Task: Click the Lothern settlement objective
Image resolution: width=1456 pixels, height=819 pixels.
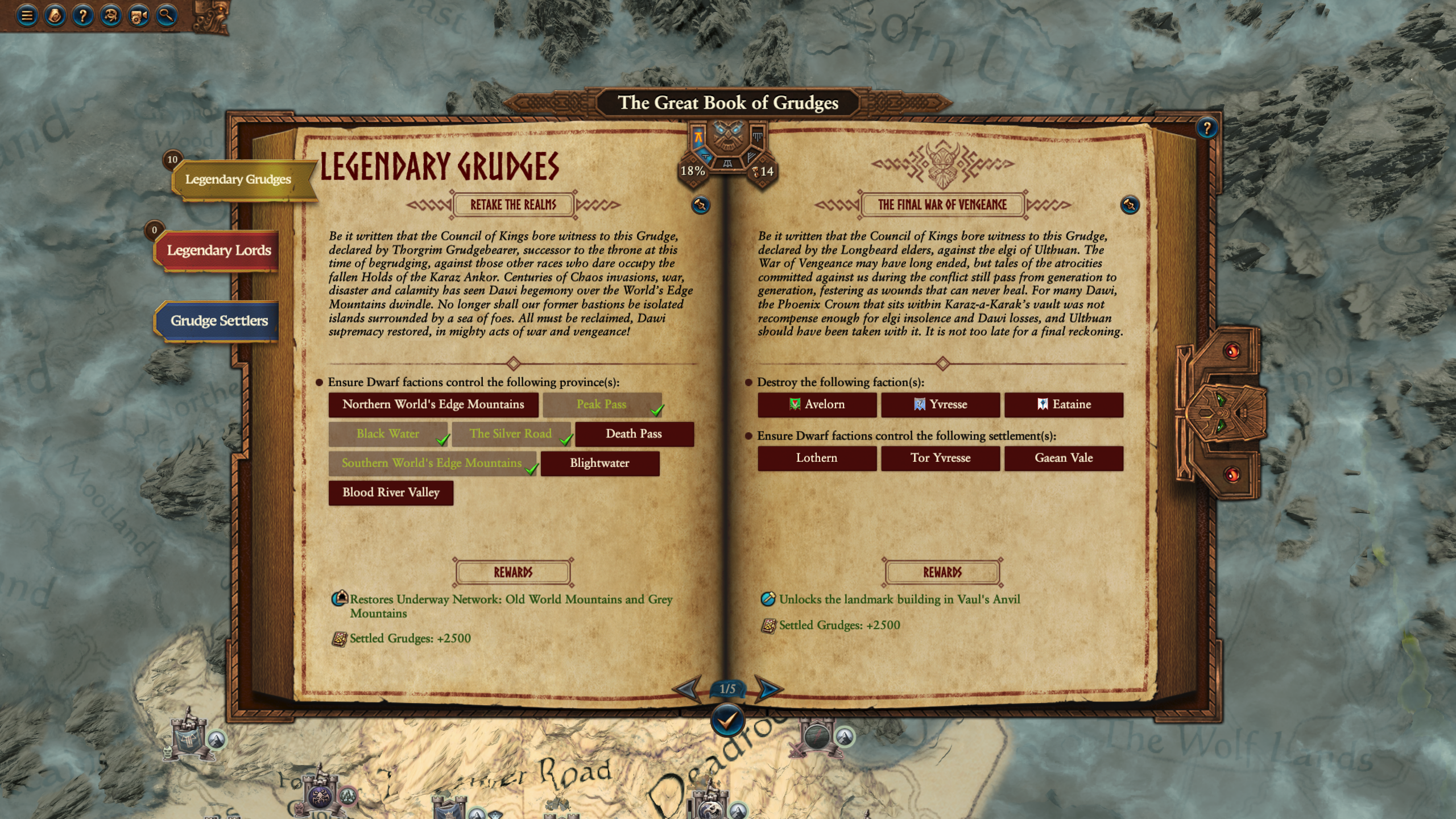Action: (817, 458)
